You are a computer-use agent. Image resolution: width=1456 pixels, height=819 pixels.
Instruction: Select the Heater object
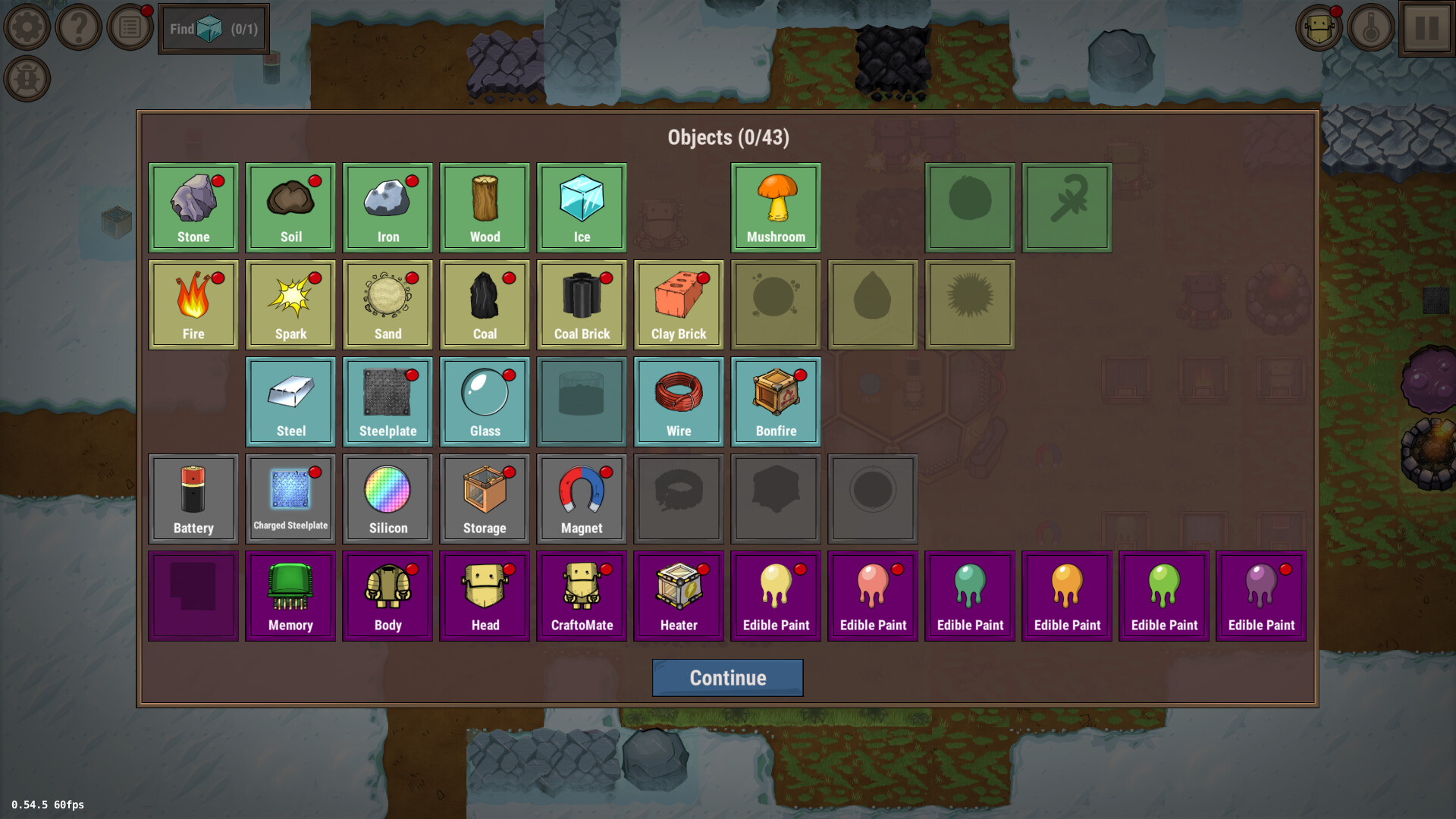(679, 595)
